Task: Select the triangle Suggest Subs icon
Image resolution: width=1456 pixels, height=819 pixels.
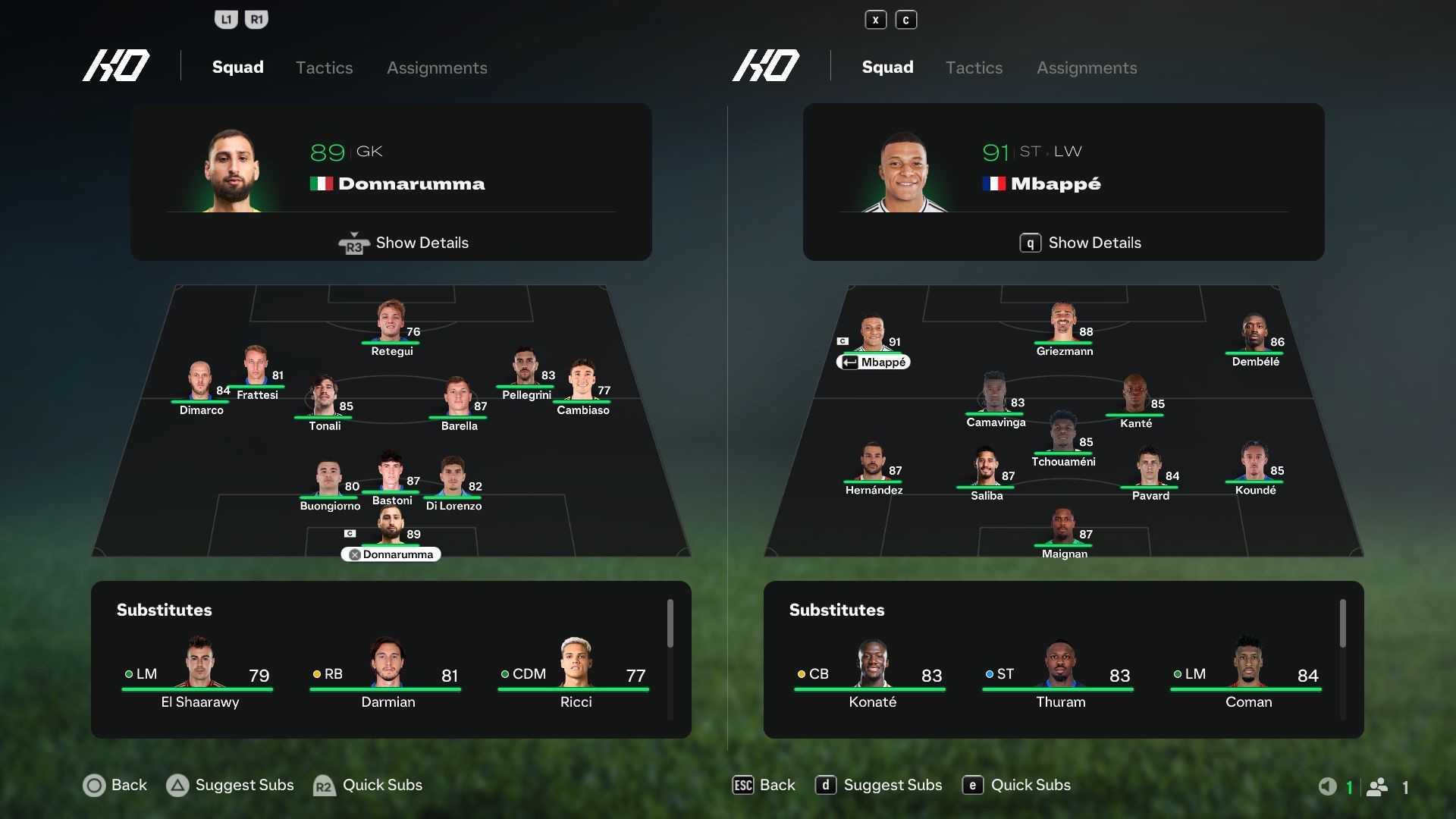Action: [x=179, y=786]
